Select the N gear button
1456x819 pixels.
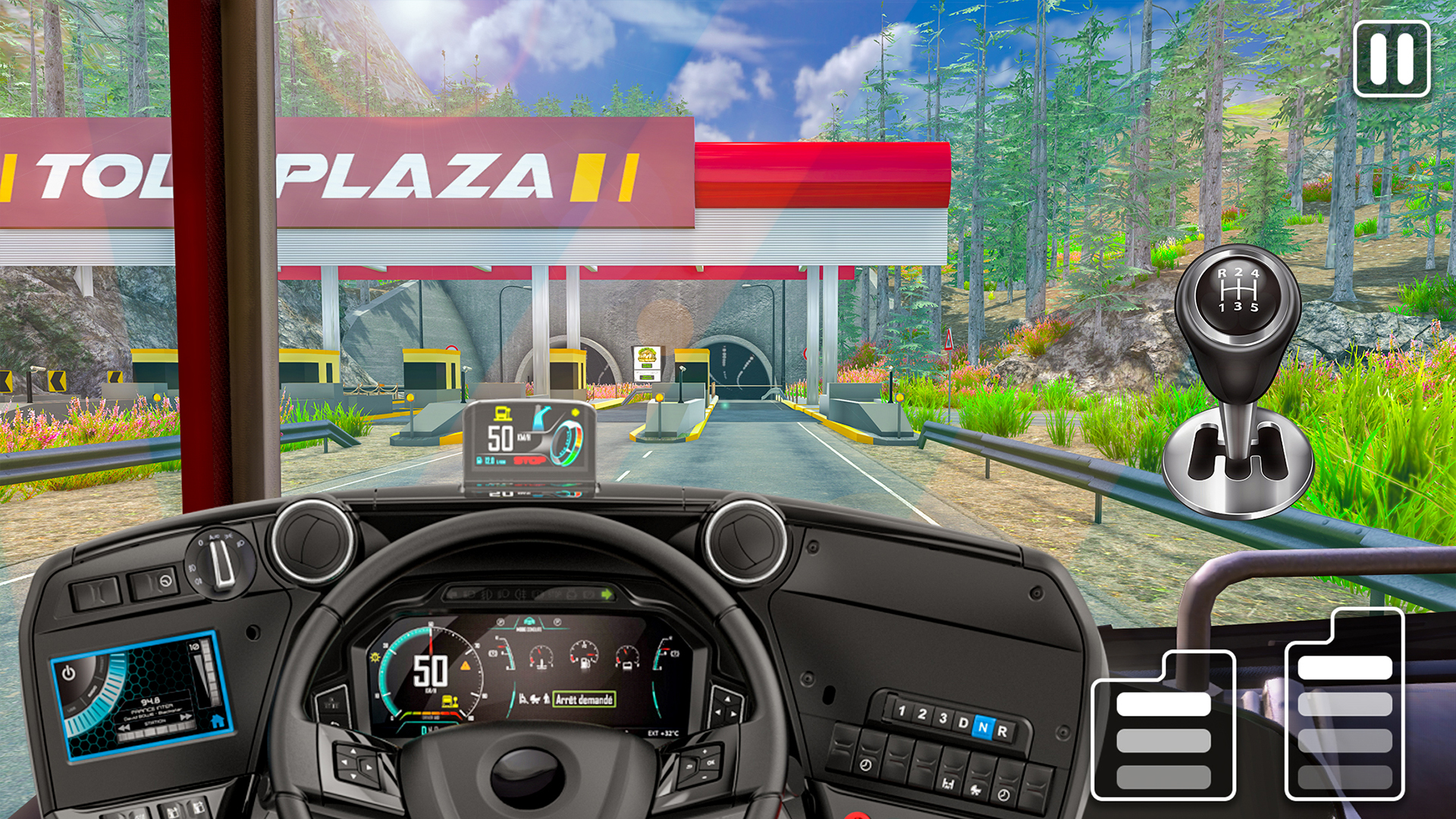(984, 729)
